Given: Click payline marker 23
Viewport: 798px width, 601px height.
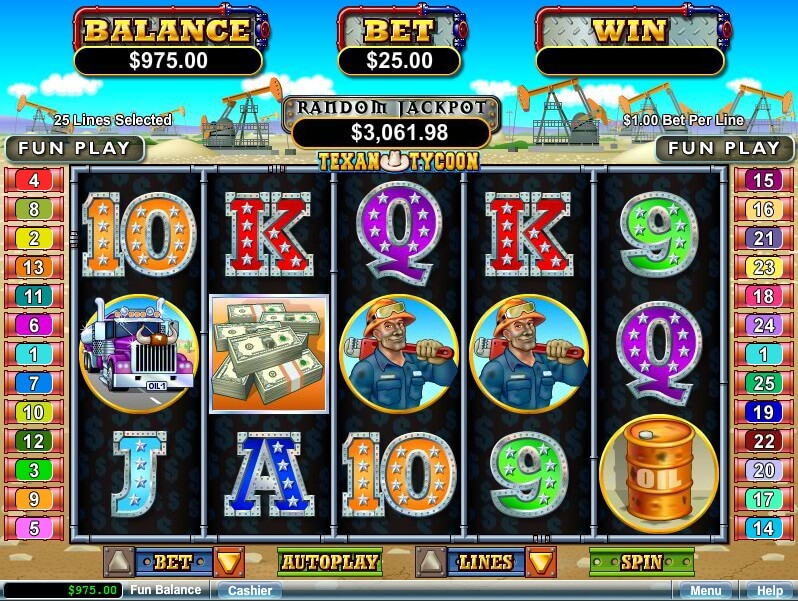Looking at the screenshot, I should coord(763,267).
